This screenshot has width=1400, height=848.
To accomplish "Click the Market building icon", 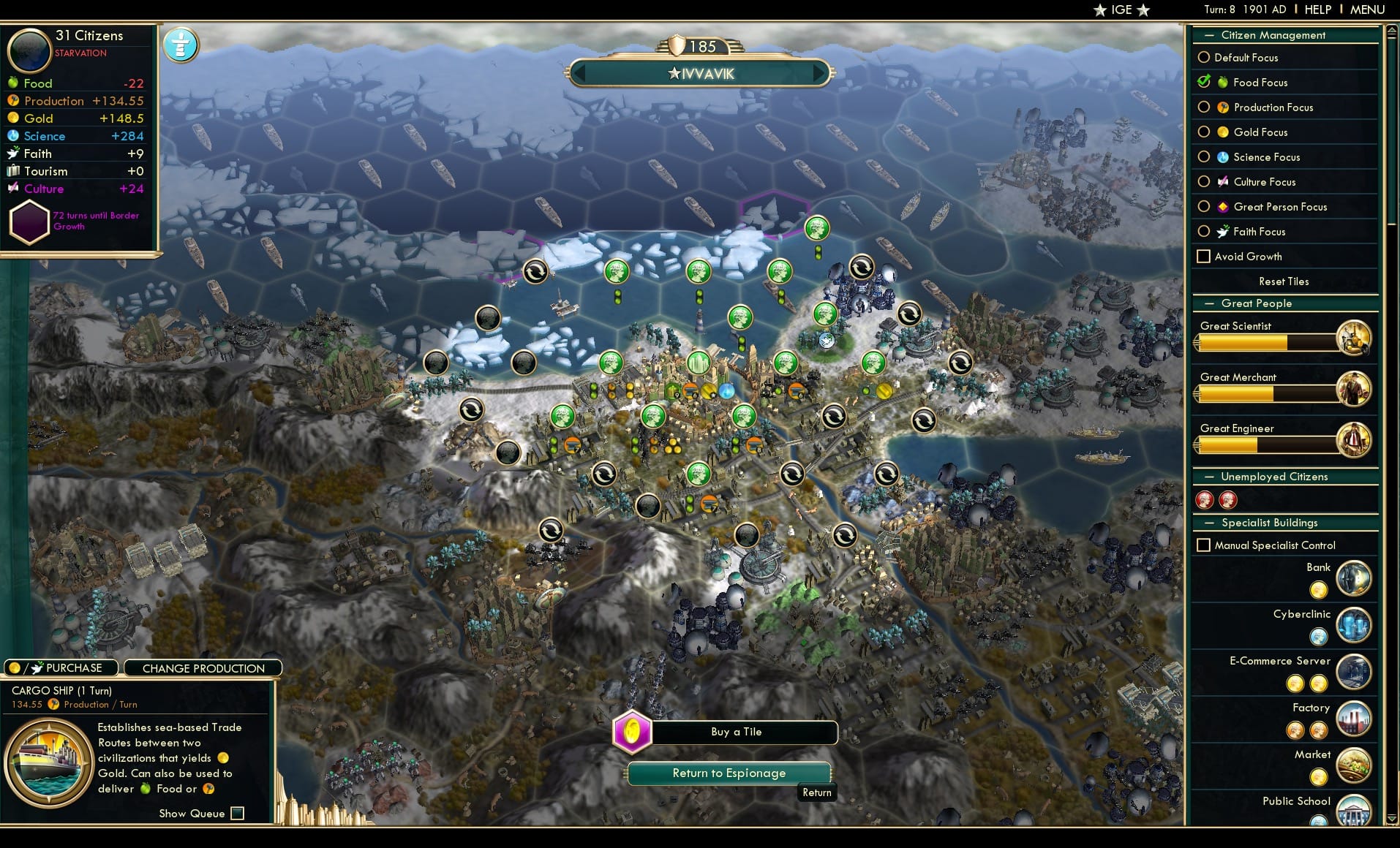I will pyautogui.click(x=1354, y=765).
